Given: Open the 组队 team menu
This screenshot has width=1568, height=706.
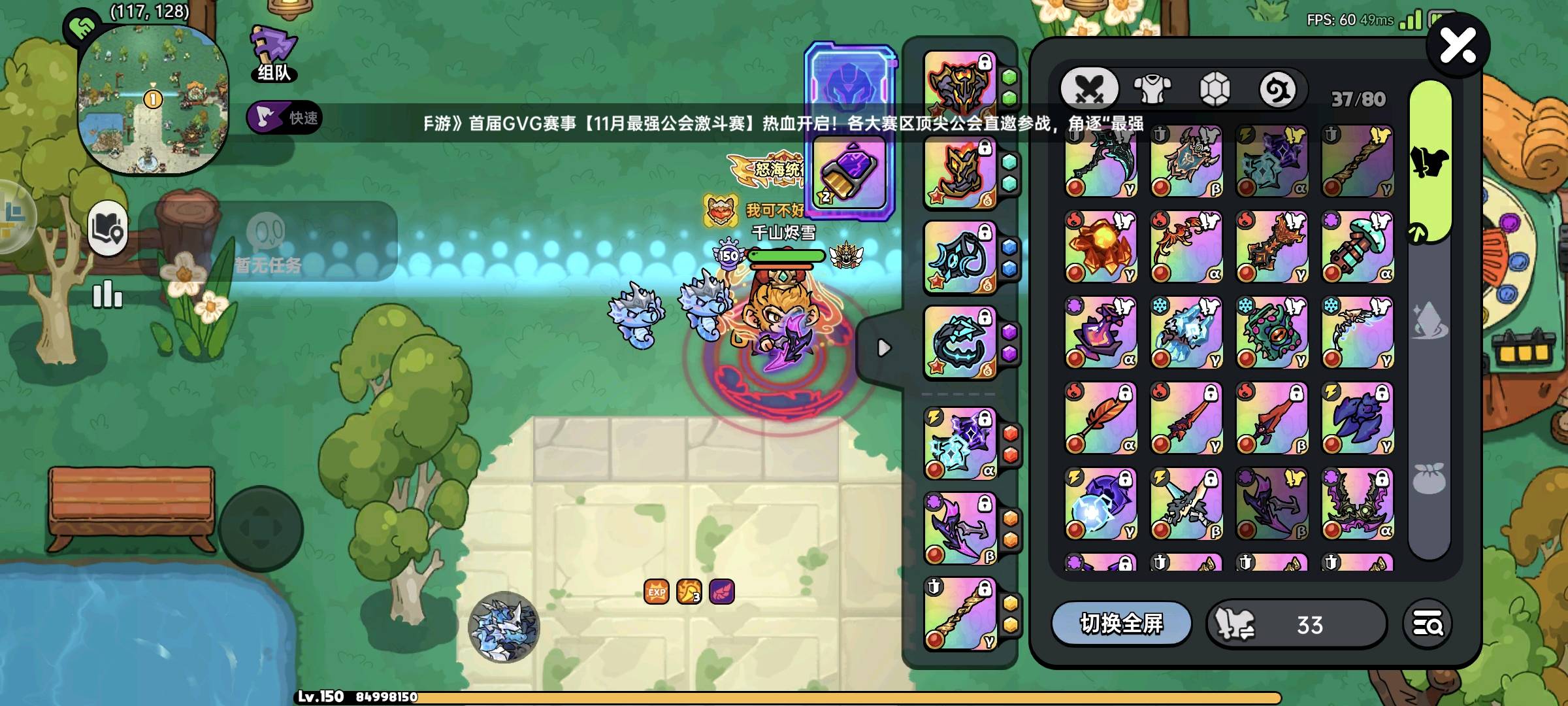Looking at the screenshot, I should coord(274,54).
